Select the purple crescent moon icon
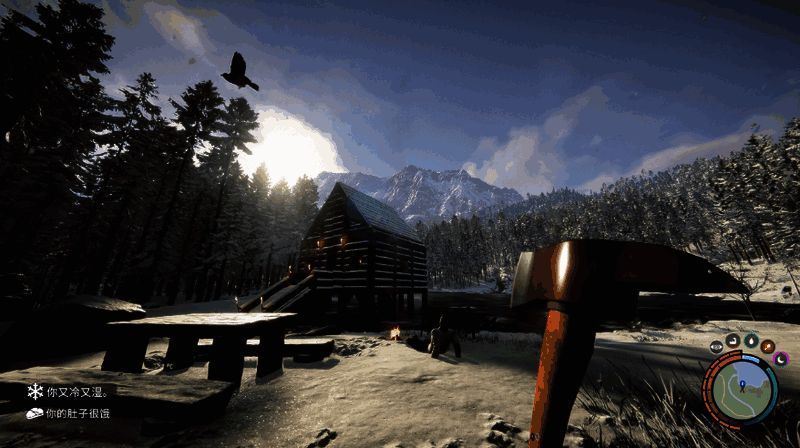Image resolution: width=800 pixels, height=448 pixels. click(781, 358)
